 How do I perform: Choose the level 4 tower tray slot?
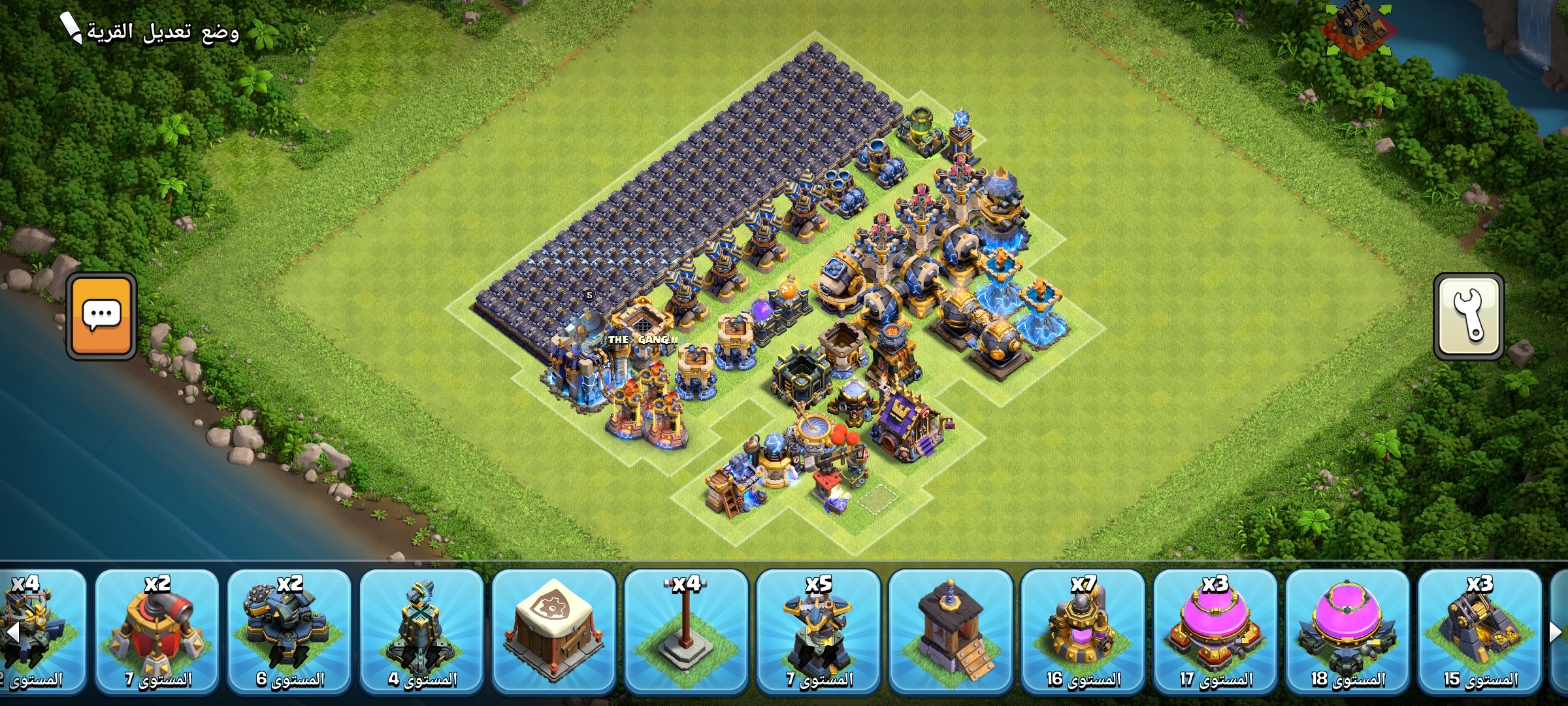pos(421,631)
